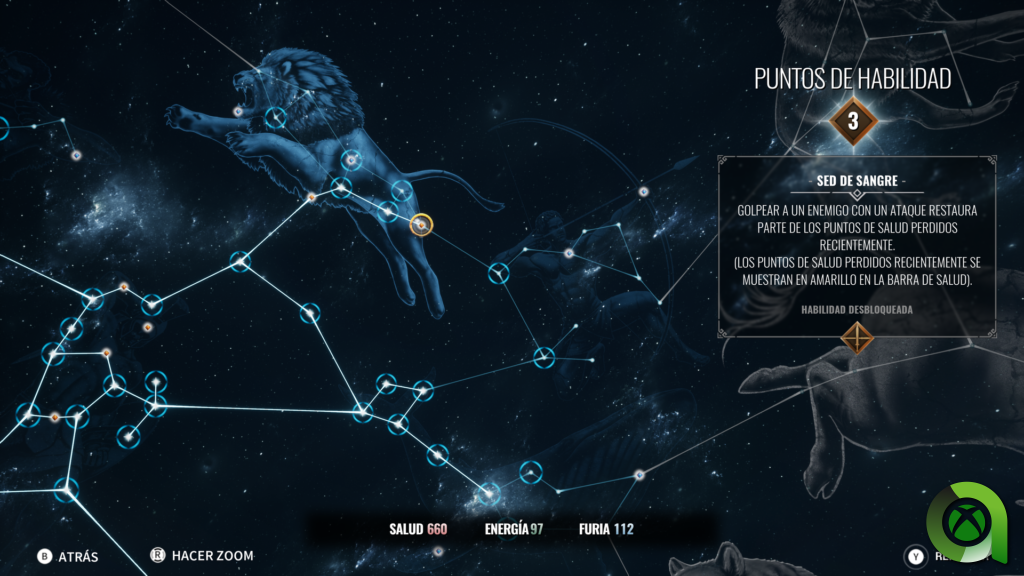Select the yellow-ringed Sed de Sangre skill node

pyautogui.click(x=422, y=225)
